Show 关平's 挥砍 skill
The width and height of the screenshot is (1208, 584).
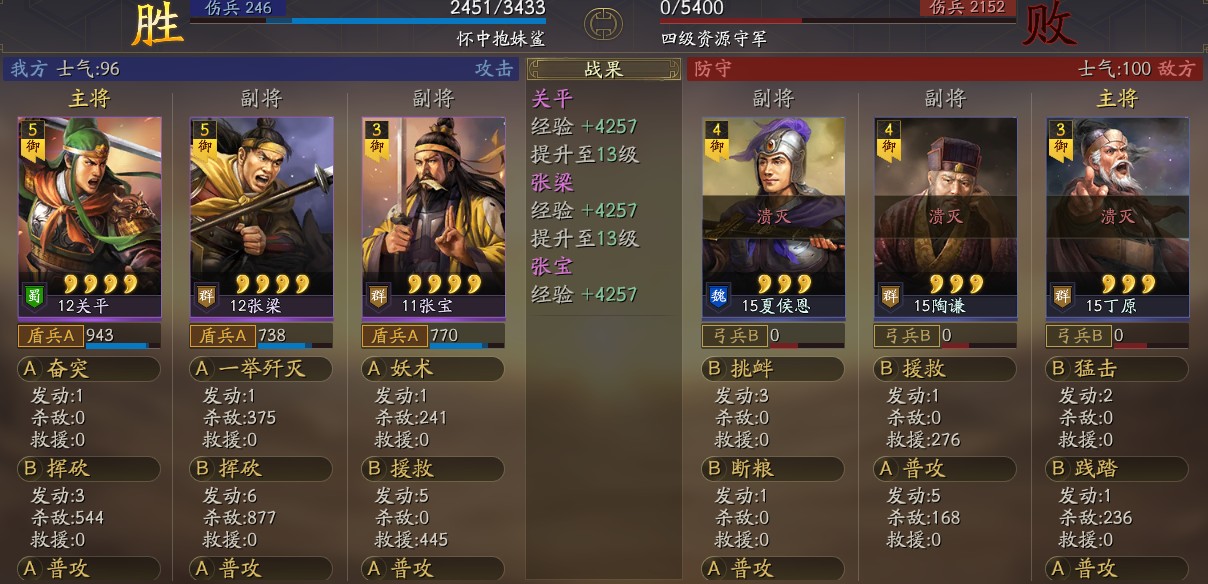pyautogui.click(x=89, y=469)
